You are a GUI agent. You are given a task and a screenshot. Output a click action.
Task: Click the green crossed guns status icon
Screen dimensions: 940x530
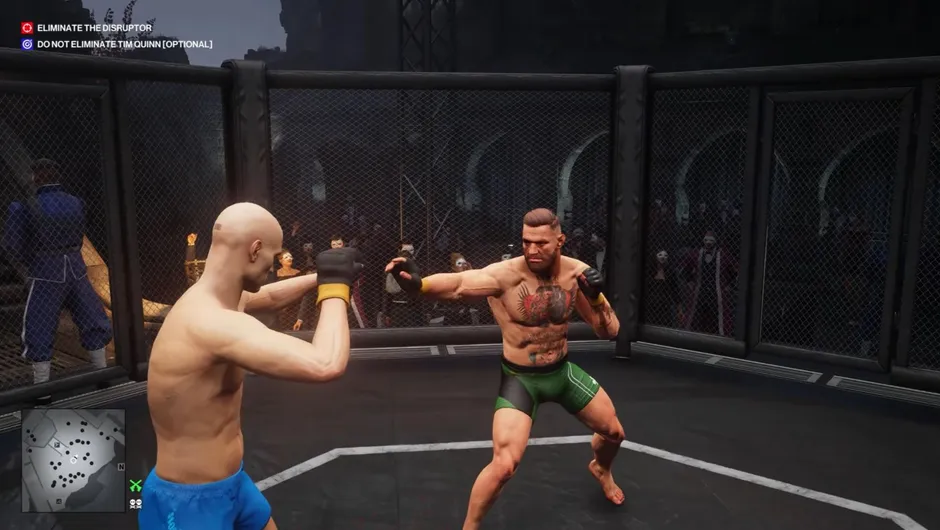click(136, 486)
